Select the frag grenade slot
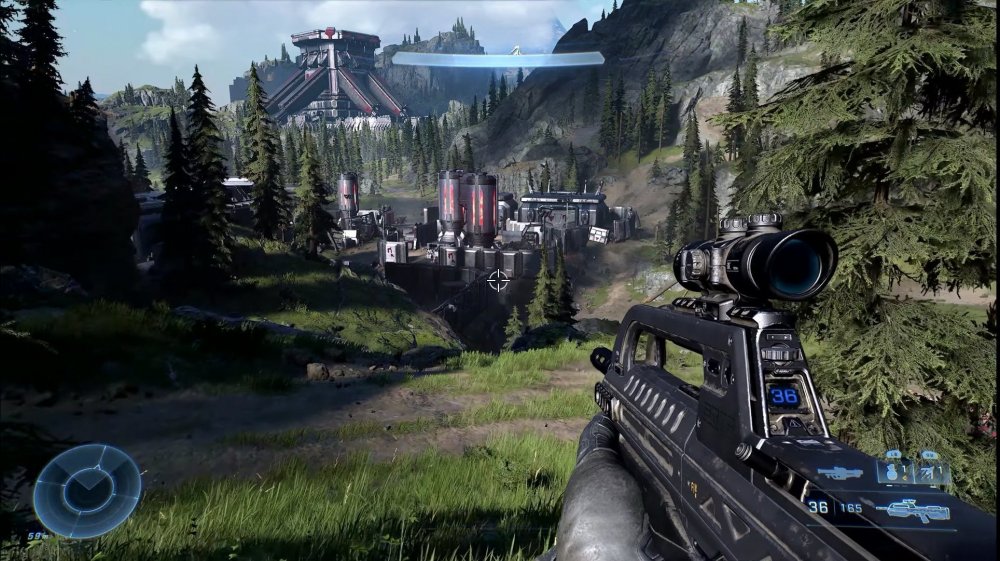Screen dimensions: 1000x561 click(894, 470)
